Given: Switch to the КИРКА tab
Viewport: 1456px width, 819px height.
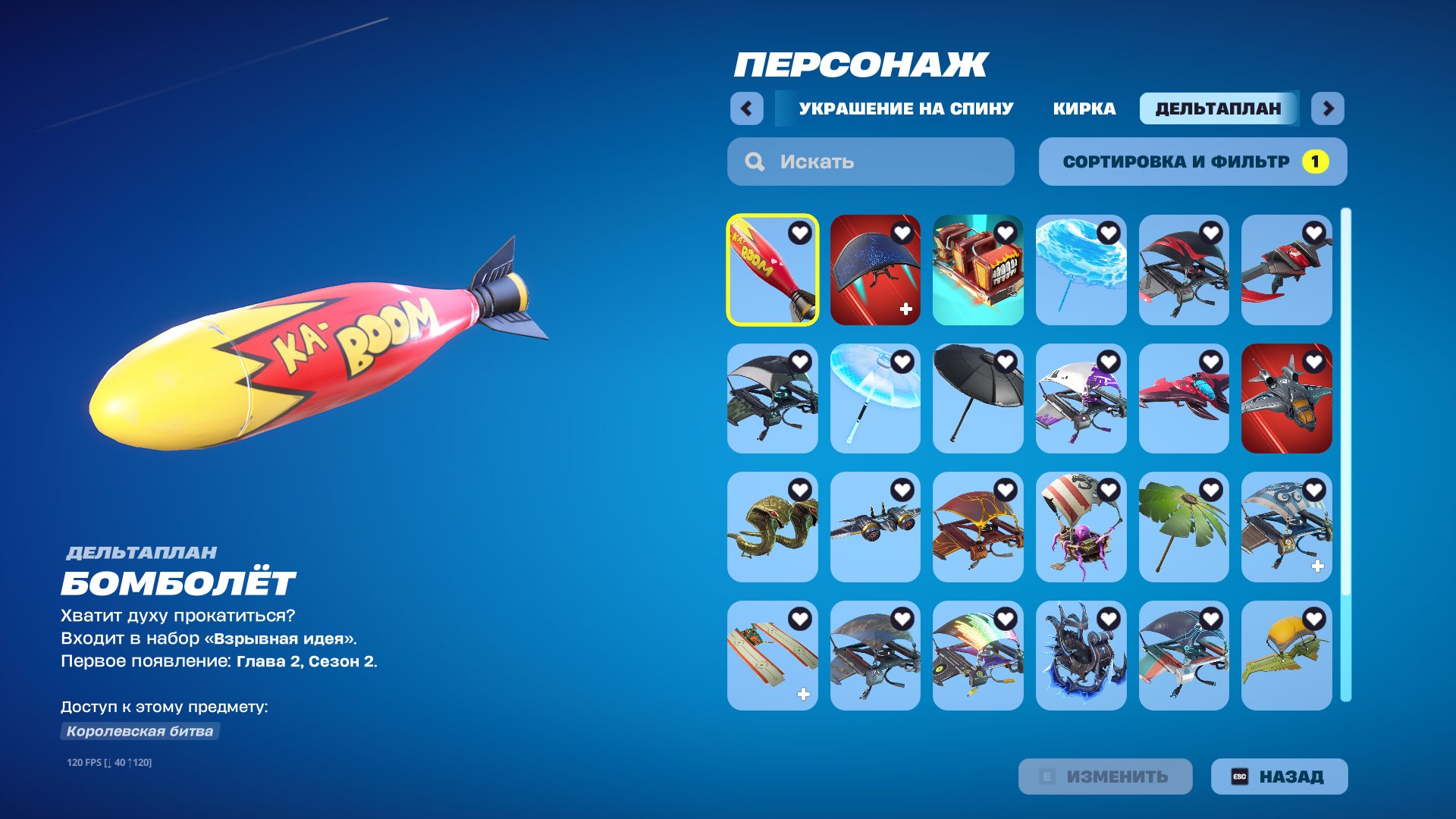Looking at the screenshot, I should (1084, 108).
